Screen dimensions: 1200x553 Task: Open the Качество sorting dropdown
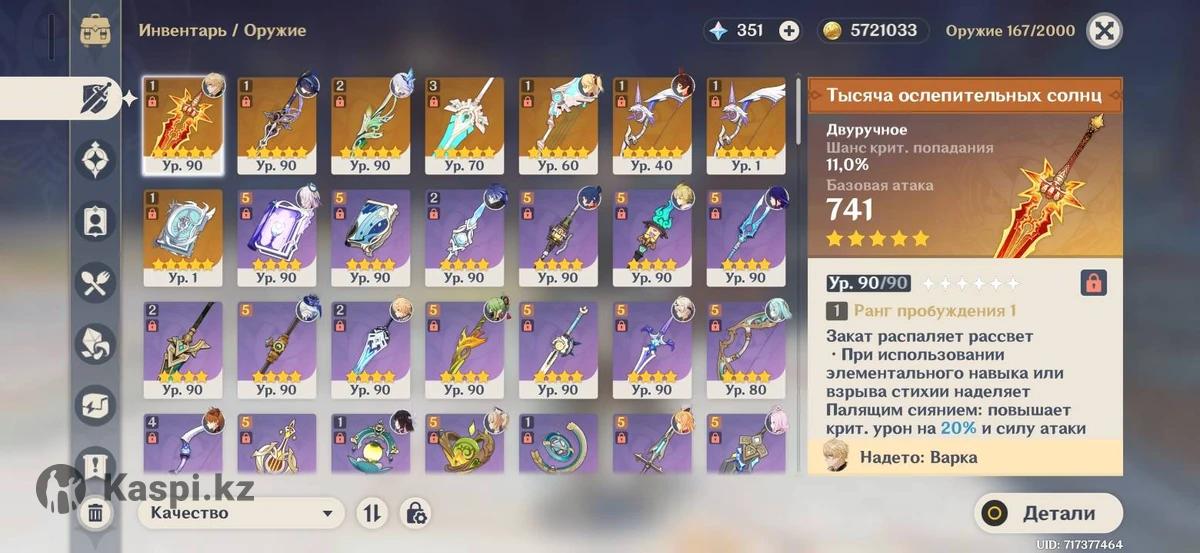[239, 514]
